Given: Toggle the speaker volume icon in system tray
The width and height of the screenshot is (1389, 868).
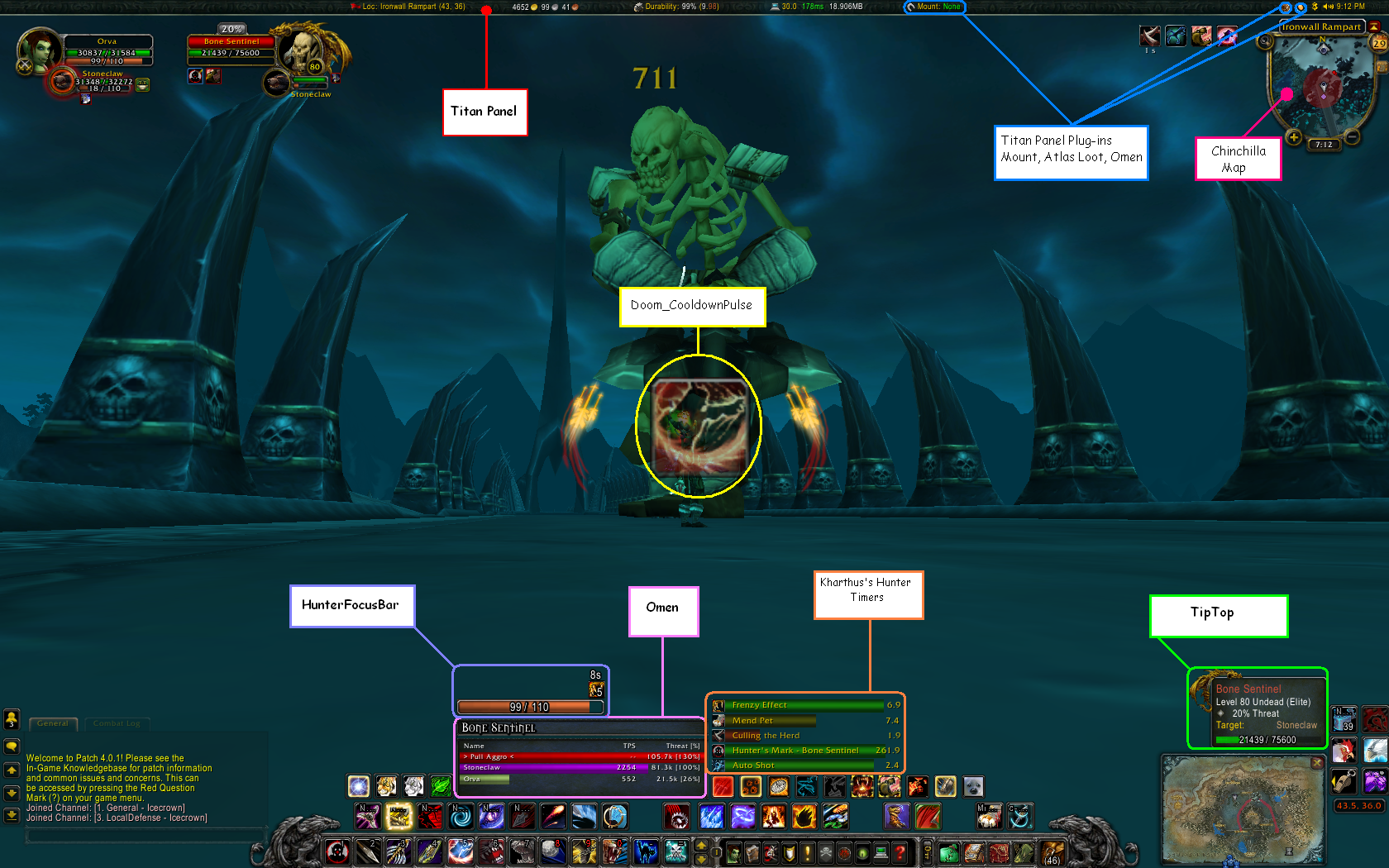Looking at the screenshot, I should tap(1327, 6).
